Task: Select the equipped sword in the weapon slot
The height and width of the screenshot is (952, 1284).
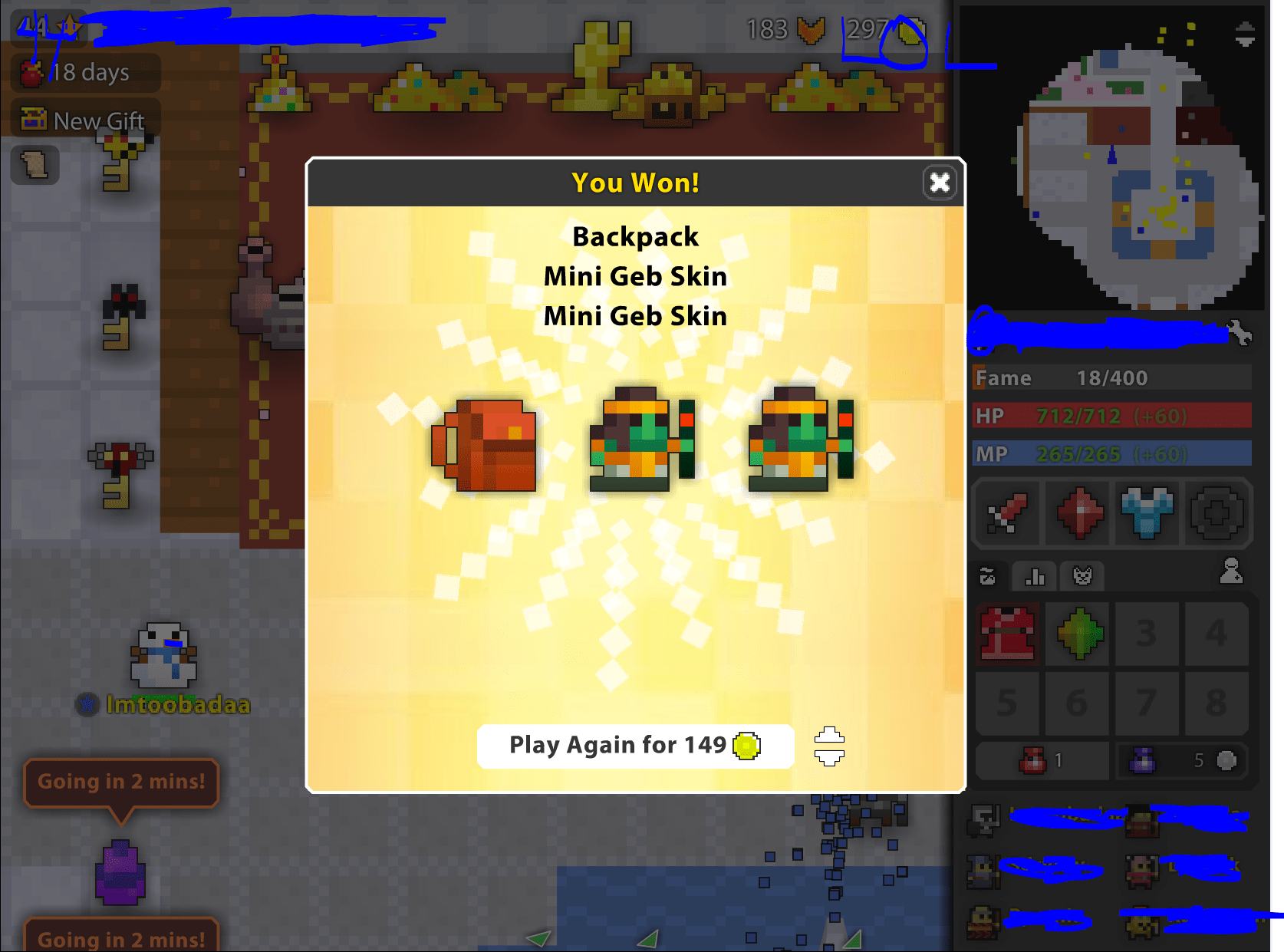Action: coord(1006,514)
